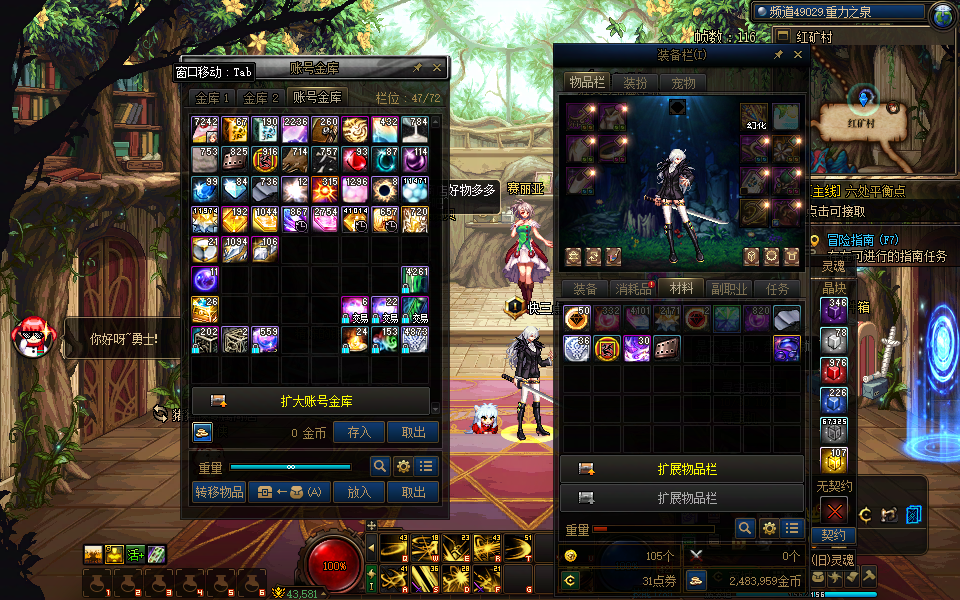Open the 任务 quest items tab
Image resolution: width=960 pixels, height=600 pixels.
coord(778,289)
